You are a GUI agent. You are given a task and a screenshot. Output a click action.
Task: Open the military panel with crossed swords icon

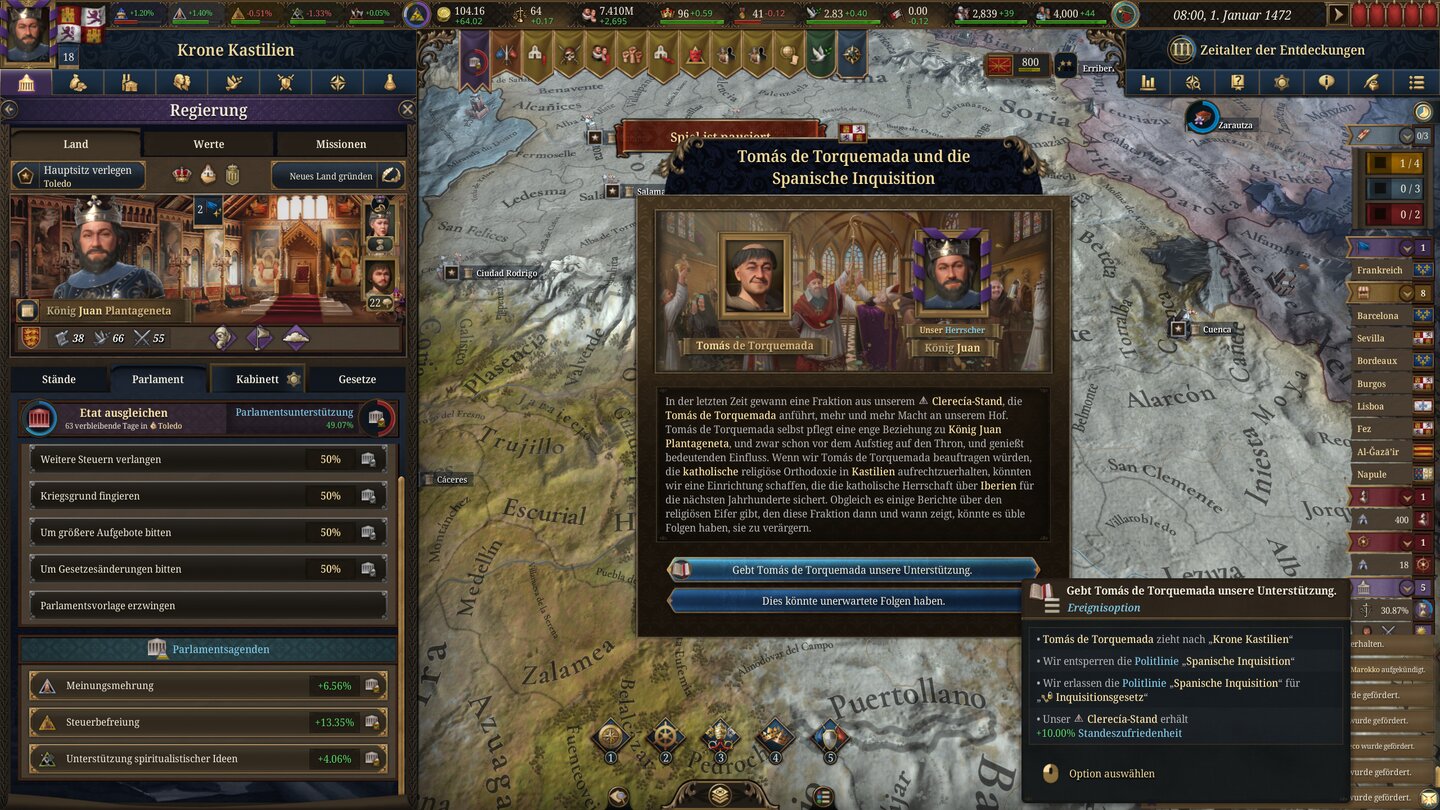(x=284, y=82)
